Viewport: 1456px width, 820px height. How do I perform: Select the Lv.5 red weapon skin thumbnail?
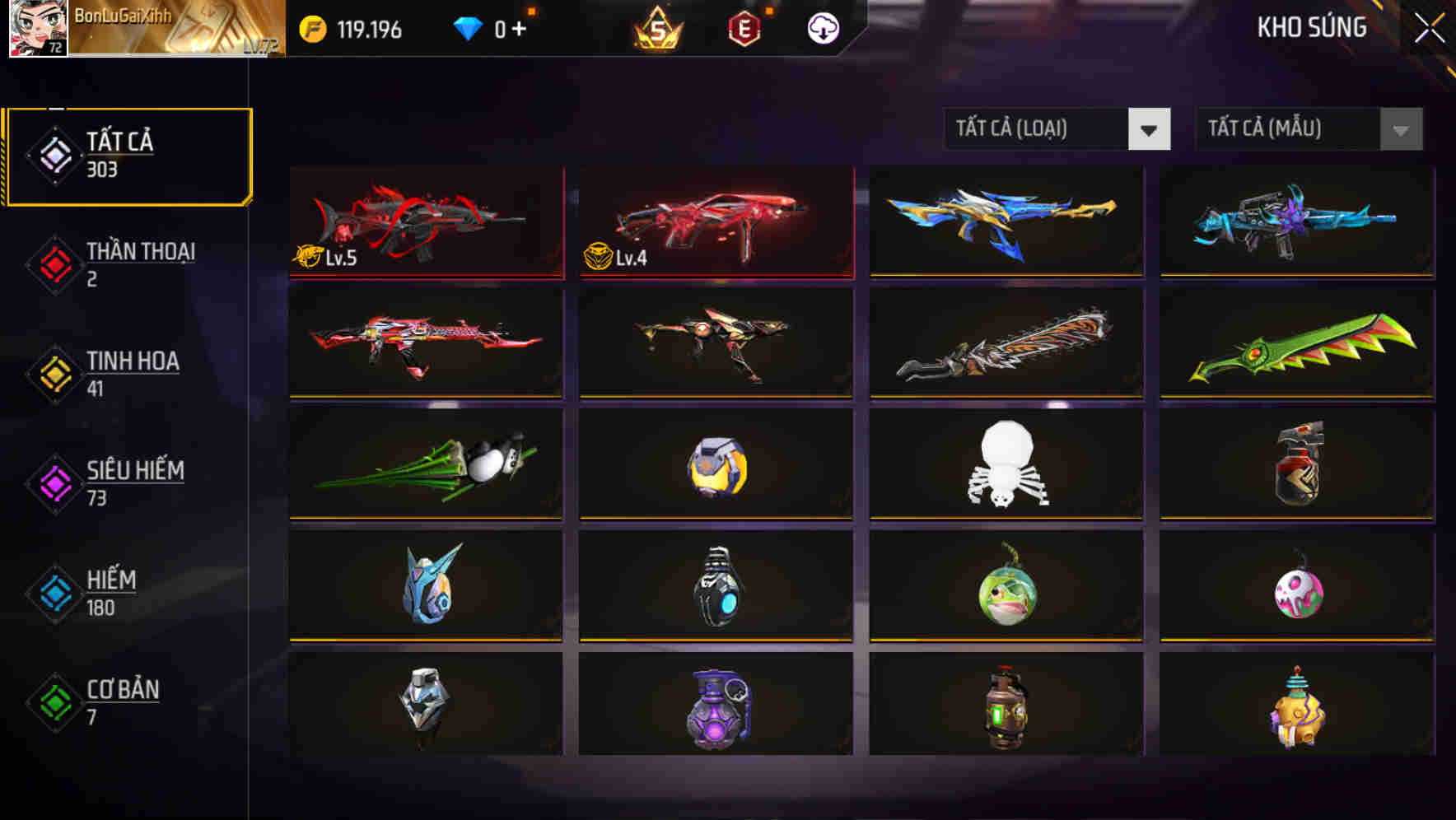pos(425,222)
